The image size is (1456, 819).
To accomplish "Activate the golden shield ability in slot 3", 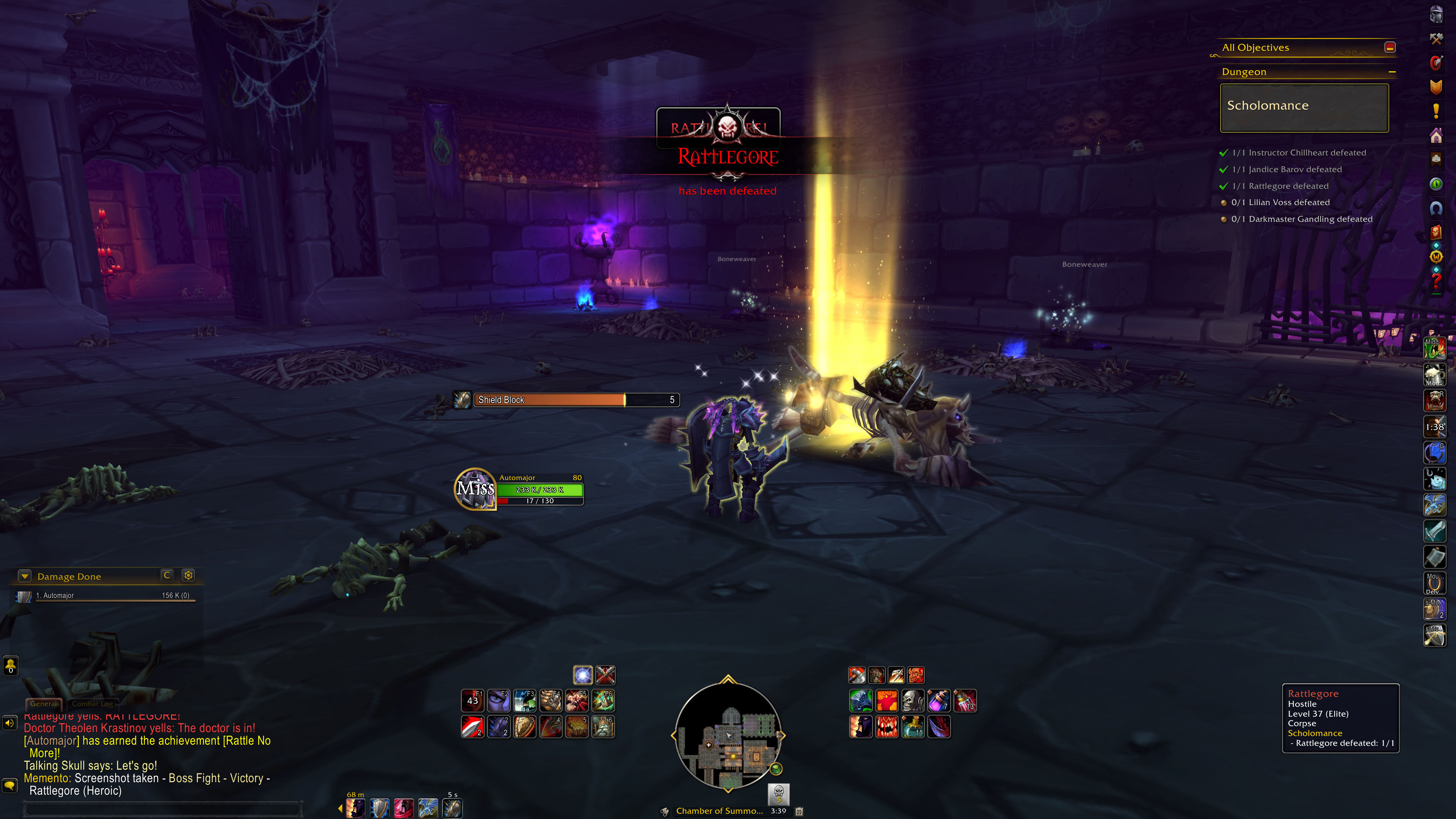I will tap(524, 727).
